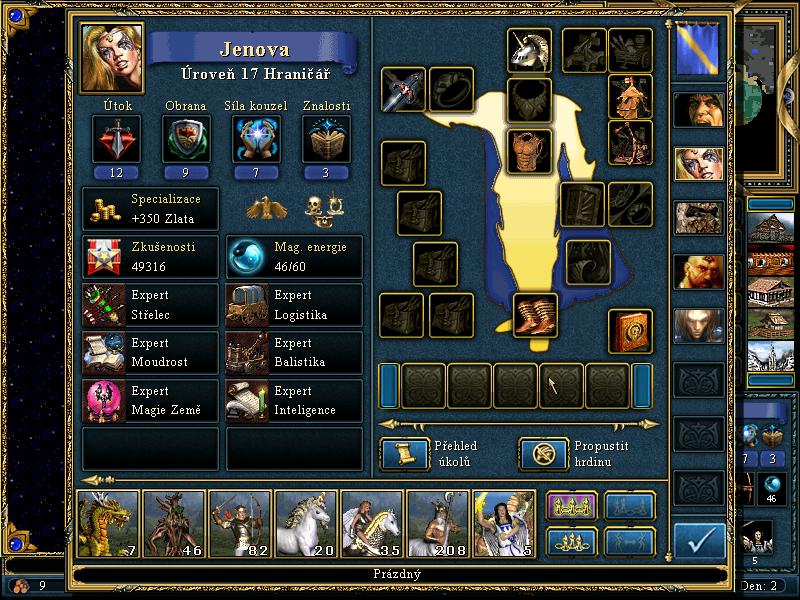Click the catapult war machine slot
This screenshot has height=600, width=800.
(x=631, y=142)
